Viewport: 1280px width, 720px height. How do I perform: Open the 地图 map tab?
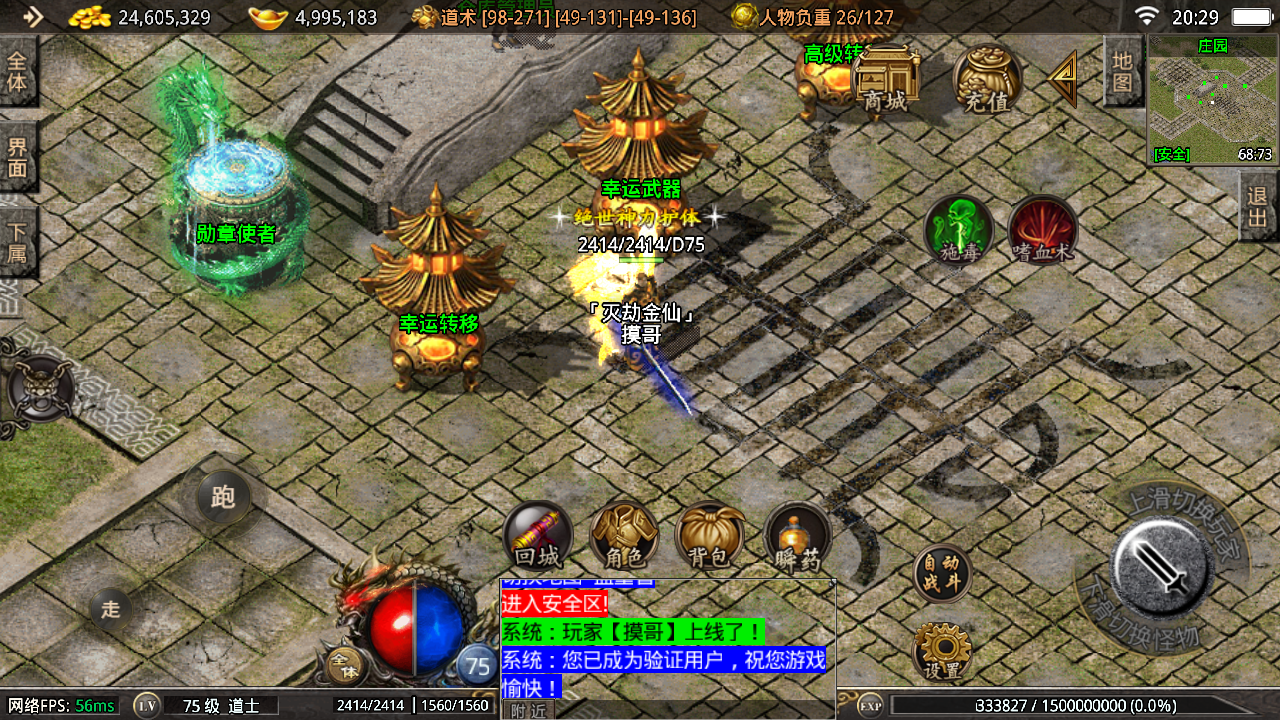[x=1123, y=70]
